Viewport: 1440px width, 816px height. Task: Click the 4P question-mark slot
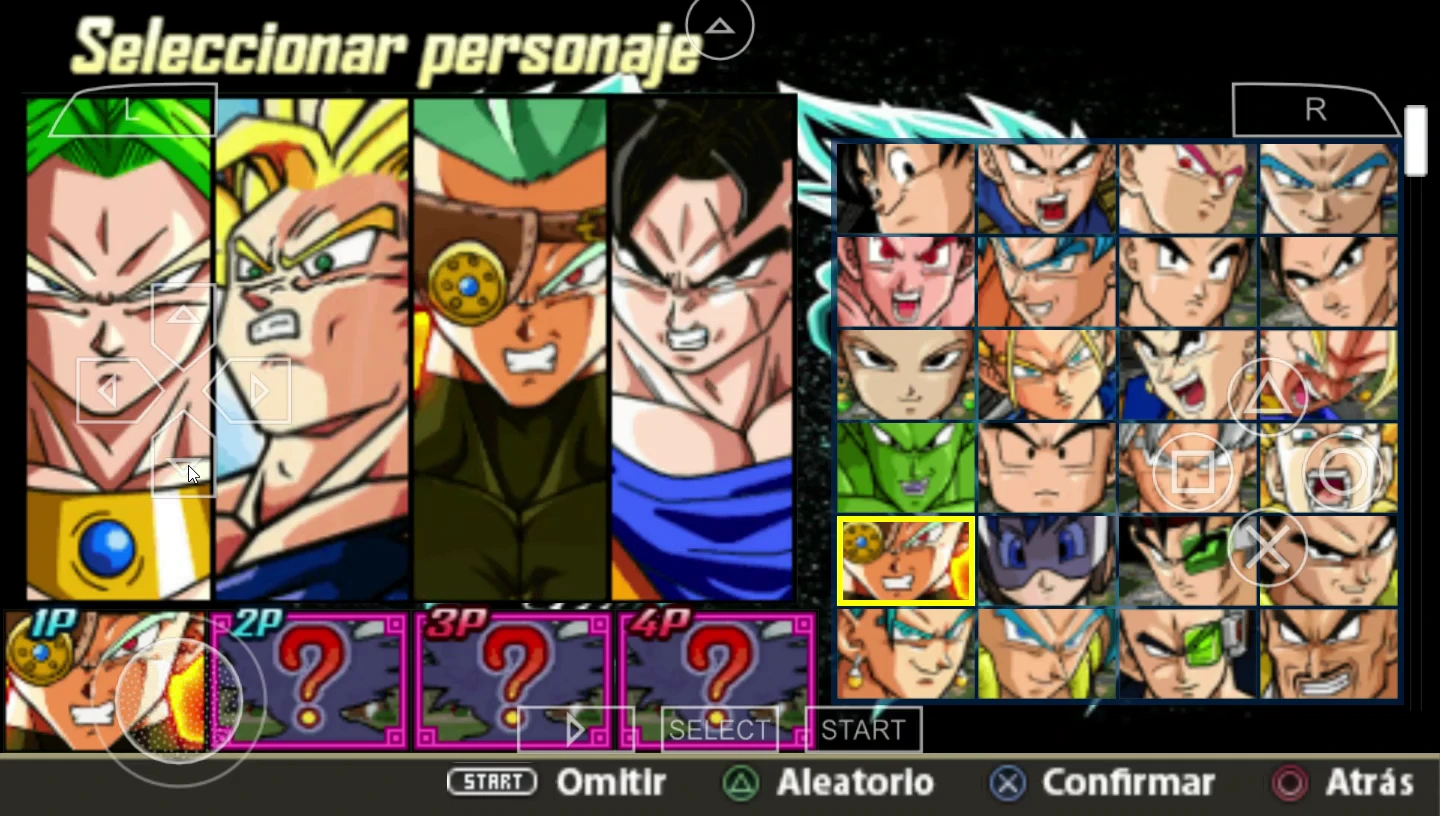coord(717,680)
